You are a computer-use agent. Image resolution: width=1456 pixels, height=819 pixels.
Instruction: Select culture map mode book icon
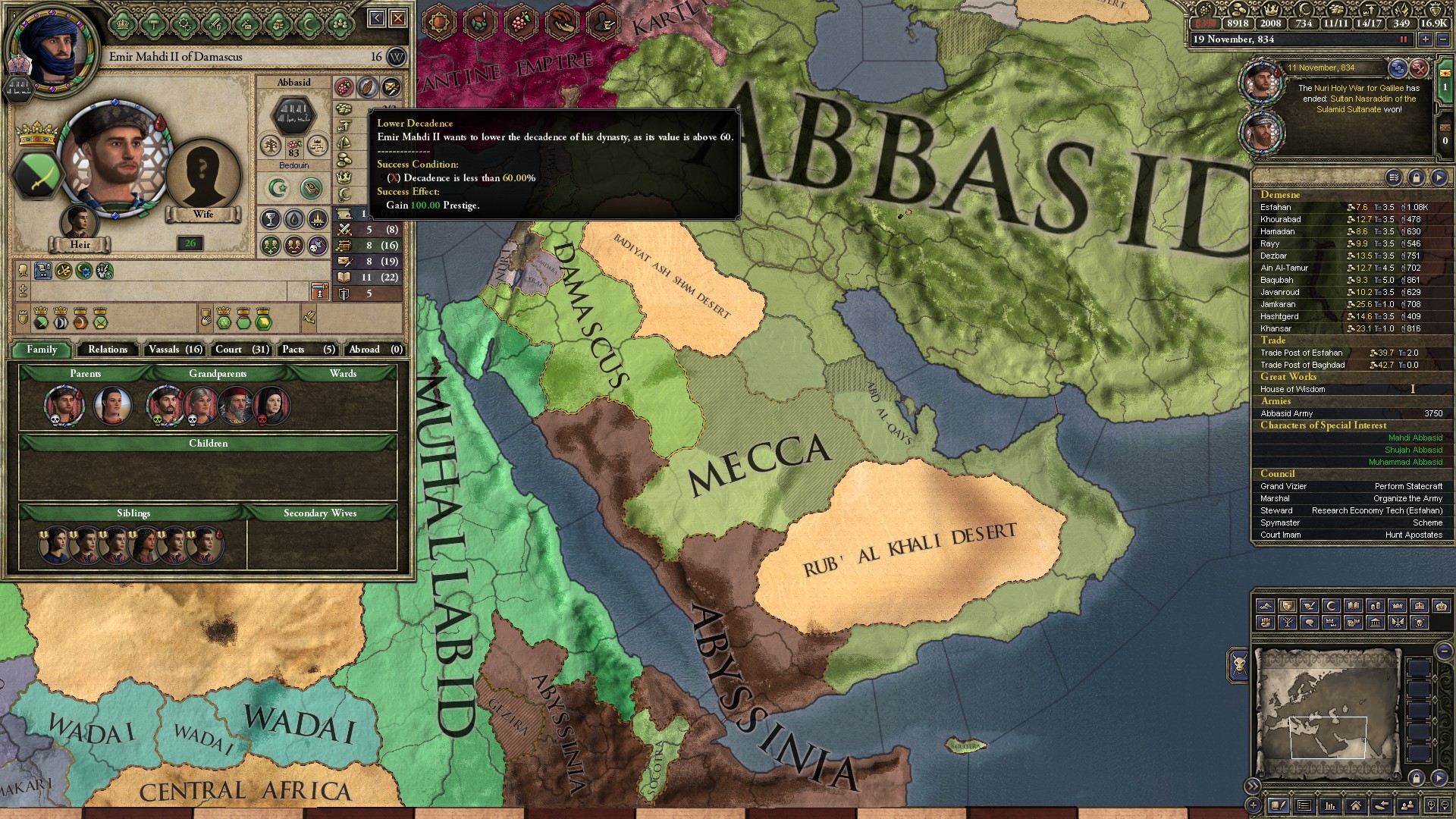click(1354, 607)
